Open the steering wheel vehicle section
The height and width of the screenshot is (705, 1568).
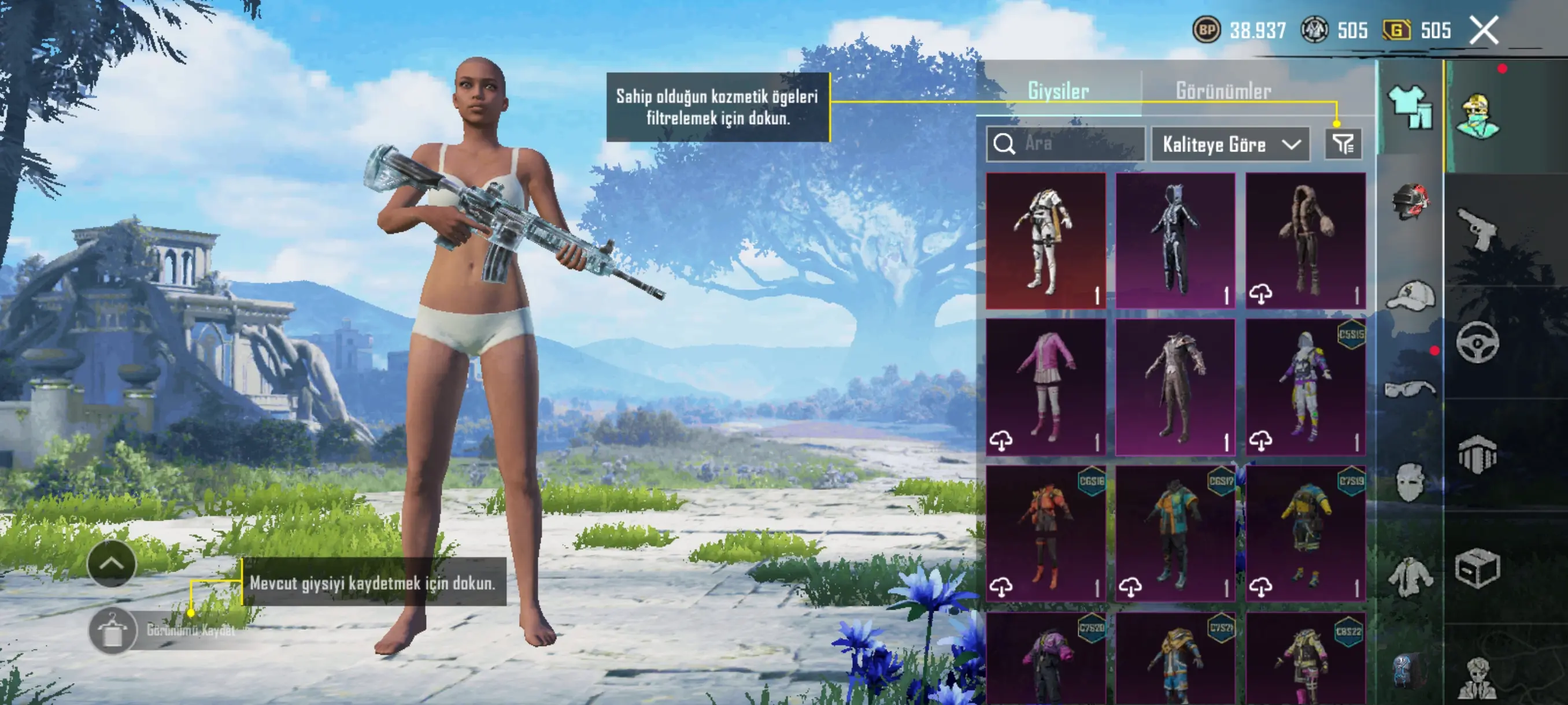[1478, 343]
